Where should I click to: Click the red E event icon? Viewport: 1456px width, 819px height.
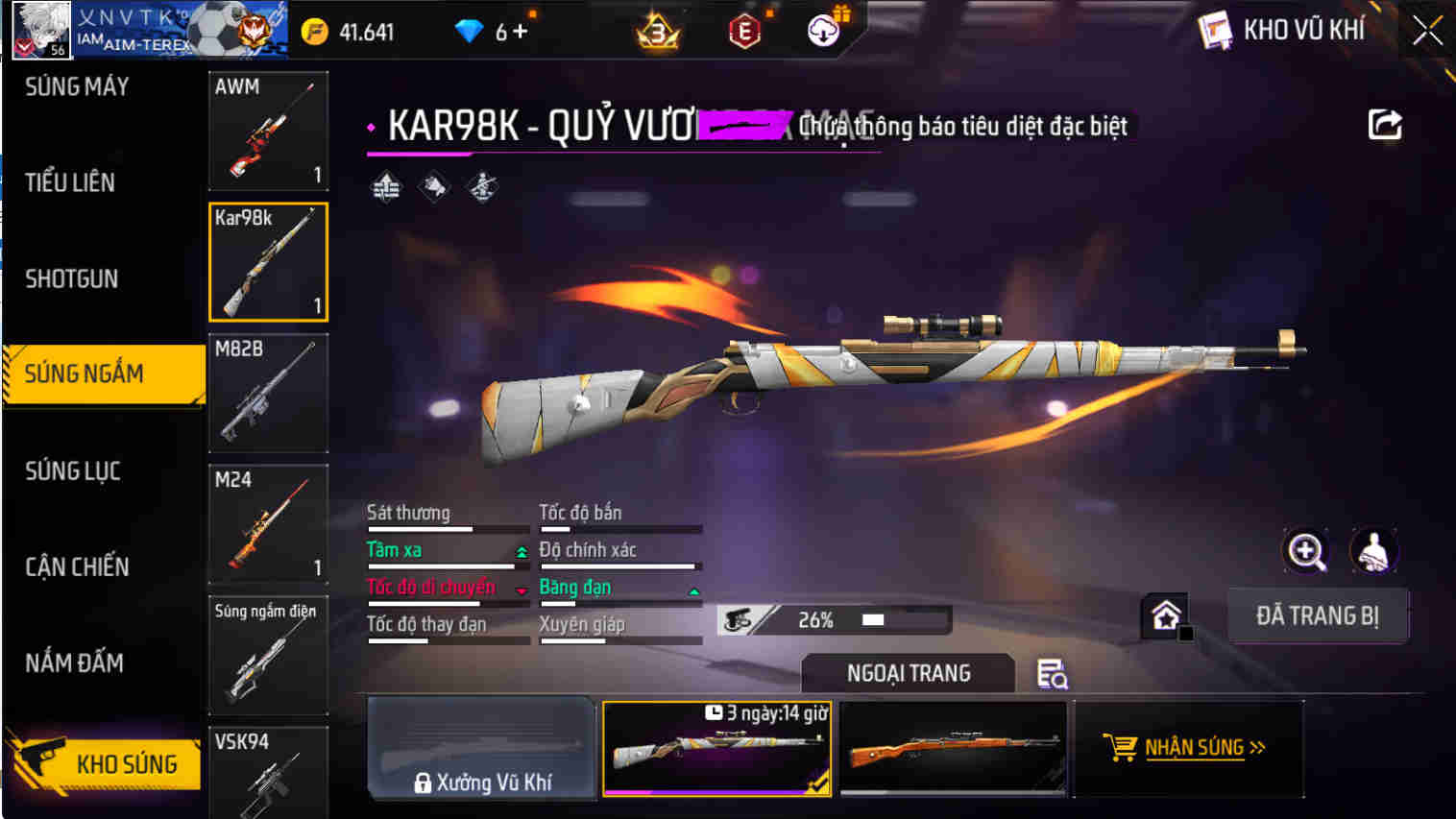pyautogui.click(x=744, y=30)
